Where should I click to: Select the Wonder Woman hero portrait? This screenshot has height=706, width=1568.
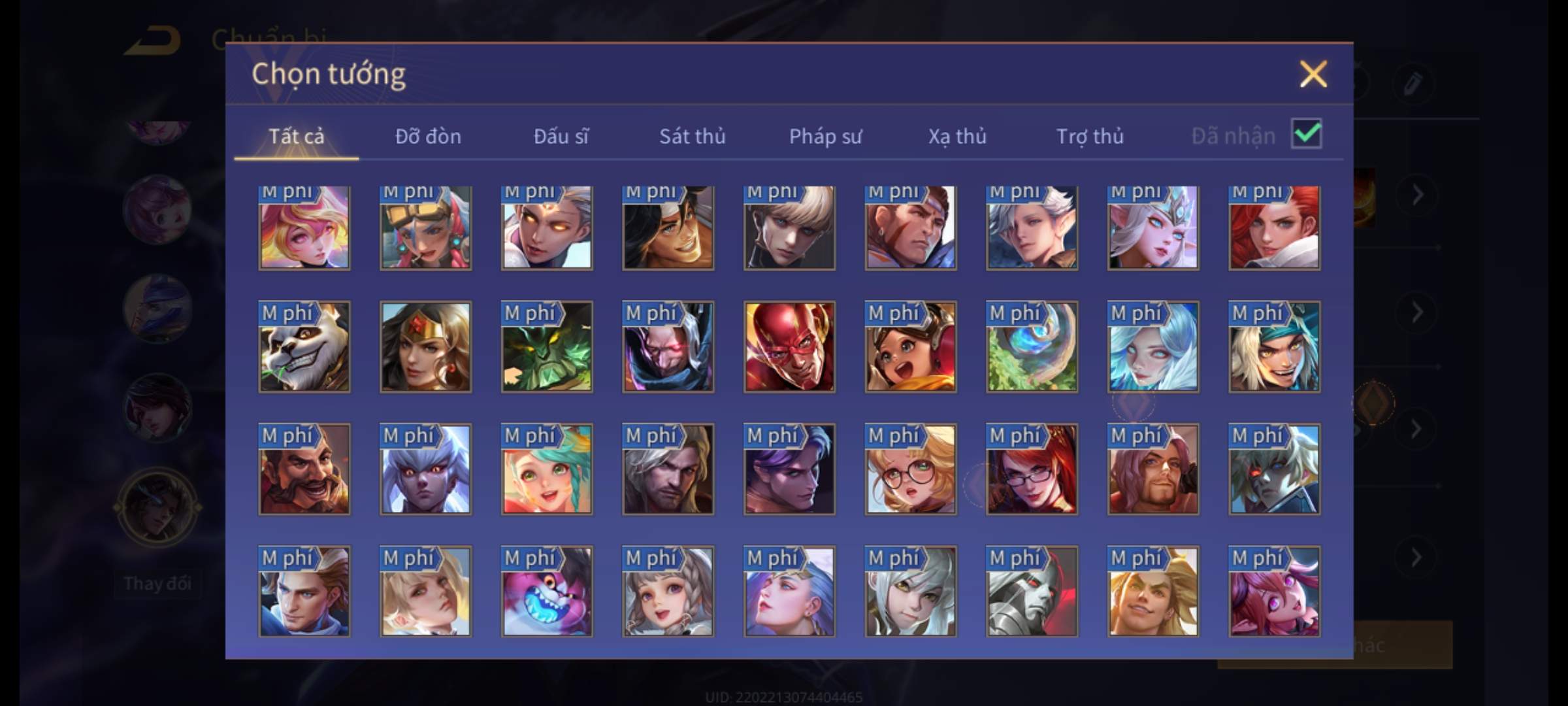[425, 347]
